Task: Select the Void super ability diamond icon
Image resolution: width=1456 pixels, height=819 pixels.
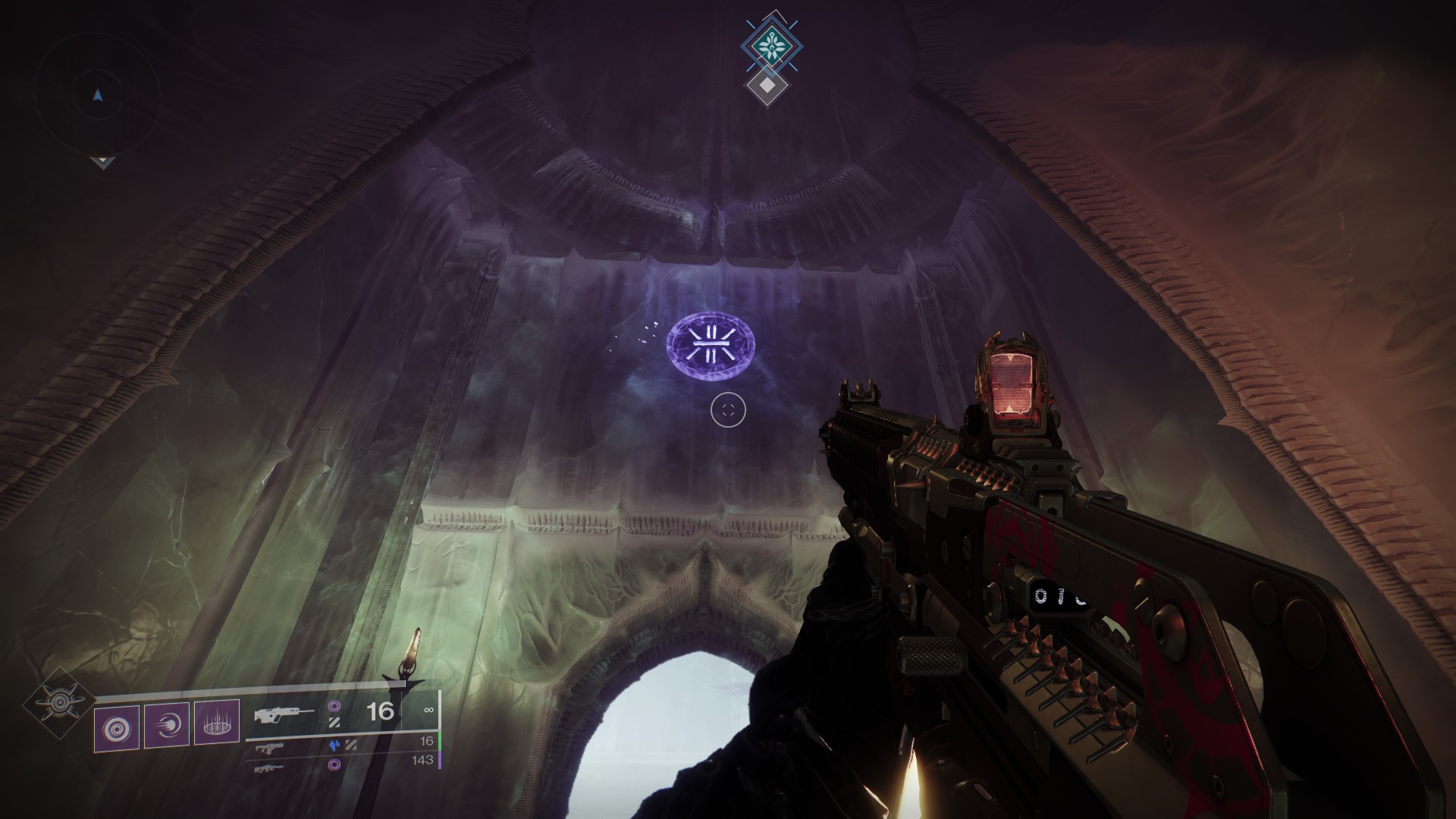Action: 58,703
